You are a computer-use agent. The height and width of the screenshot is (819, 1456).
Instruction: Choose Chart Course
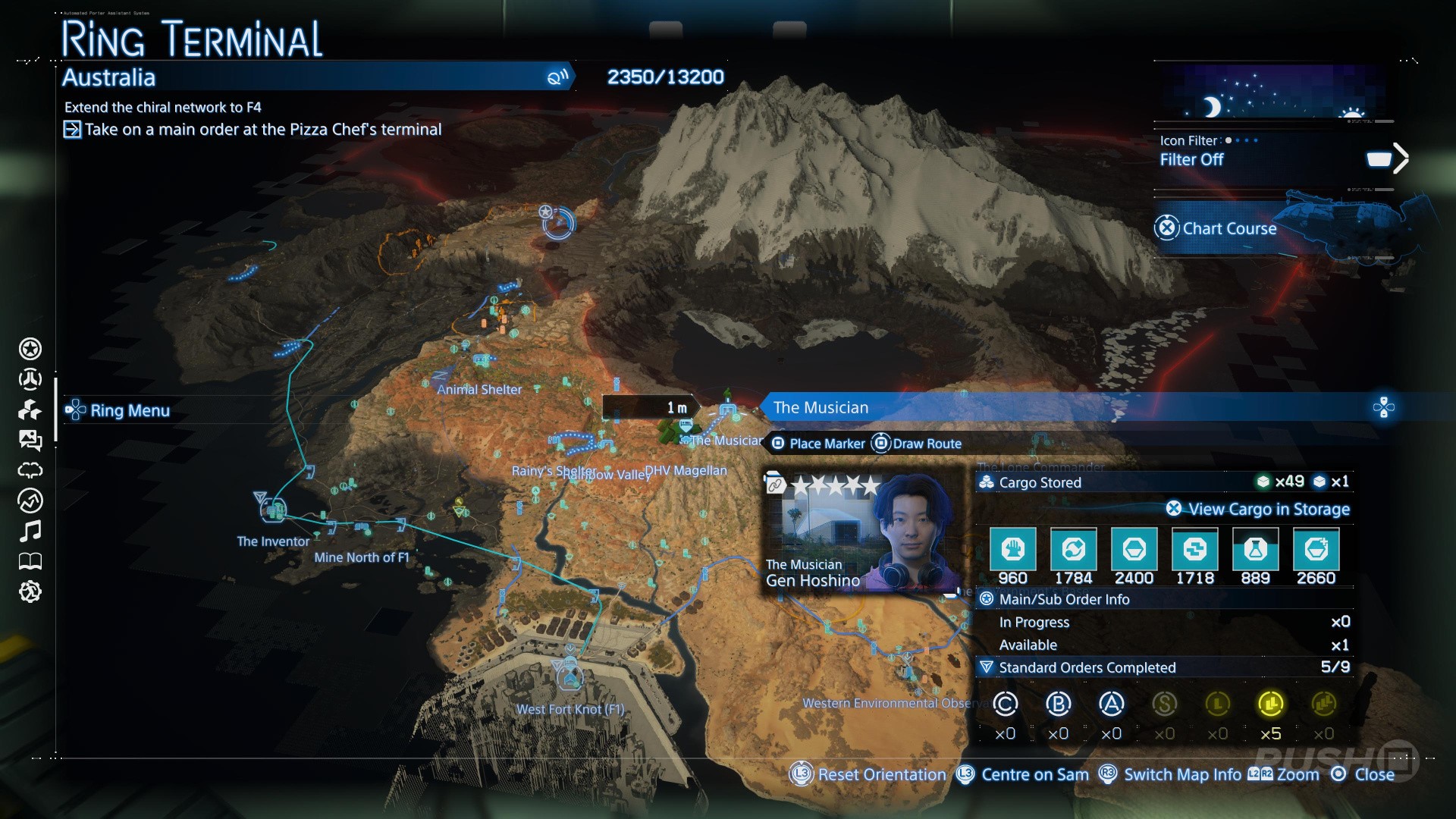pos(1228,228)
